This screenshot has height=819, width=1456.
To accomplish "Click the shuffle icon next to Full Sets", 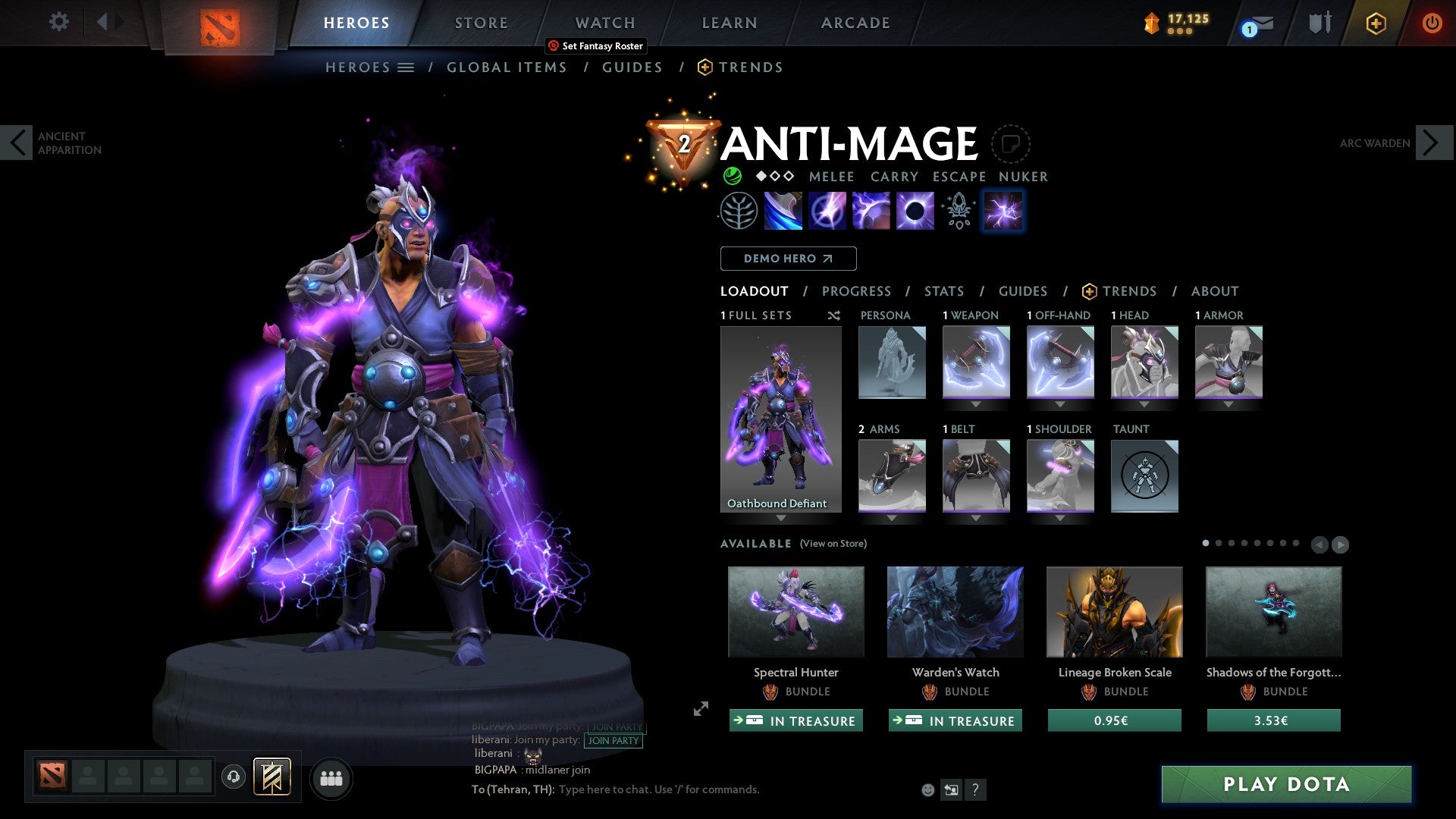I will pos(833,315).
